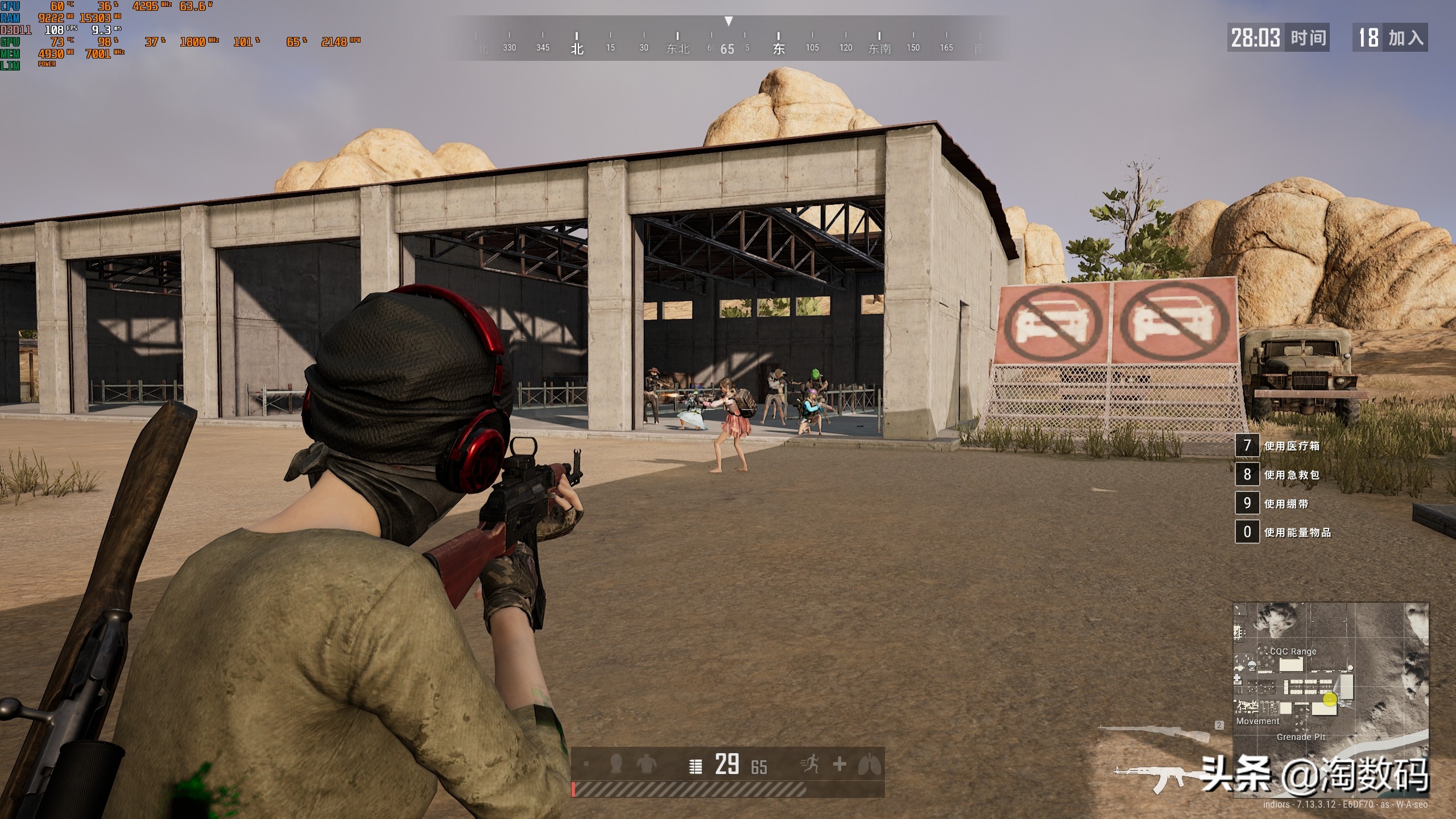Screen dimensions: 1456x819
Task: Choose the 使用医疗箱 quick-use entry
Action: click(x=1291, y=446)
